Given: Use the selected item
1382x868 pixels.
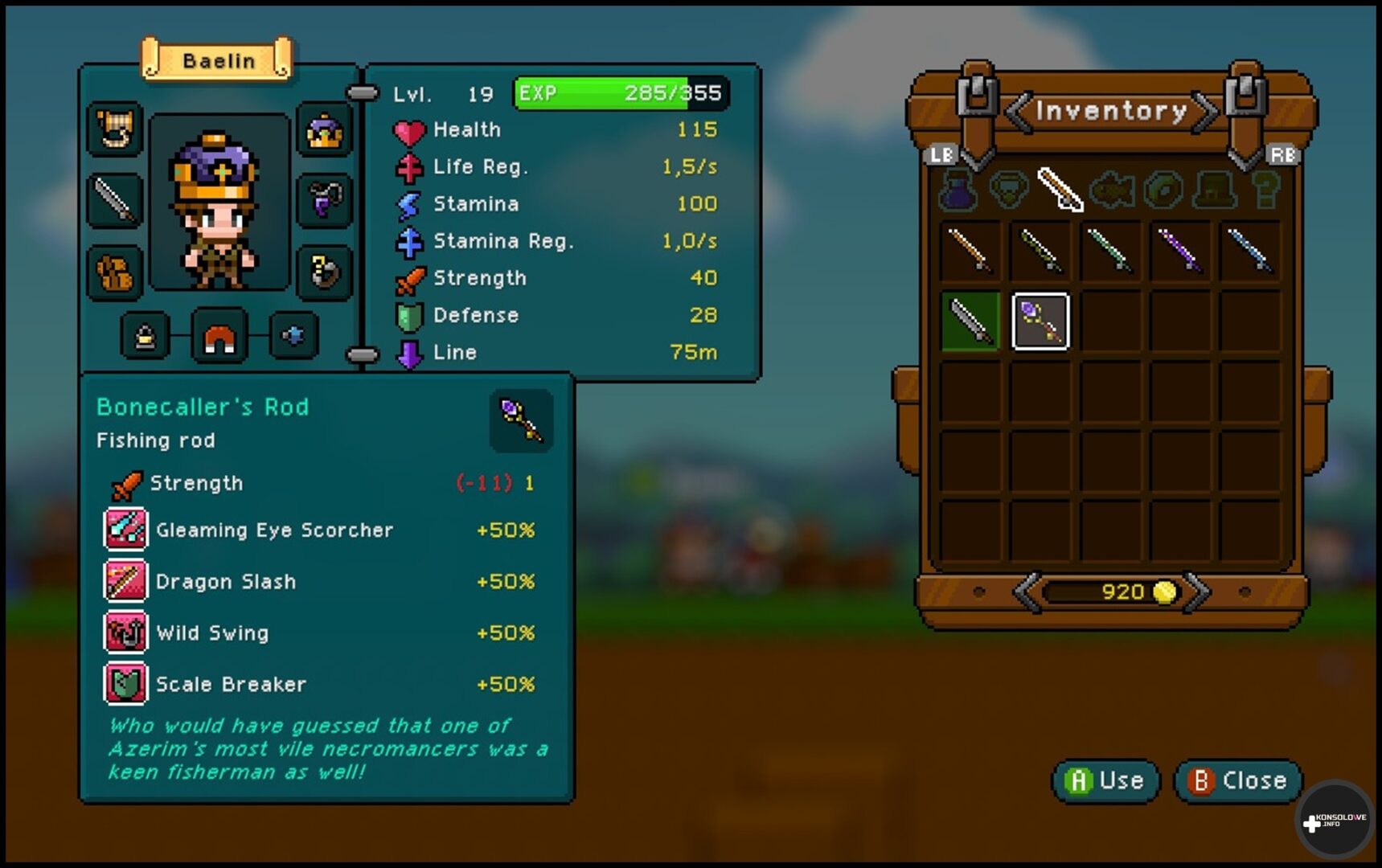Looking at the screenshot, I should (1105, 780).
